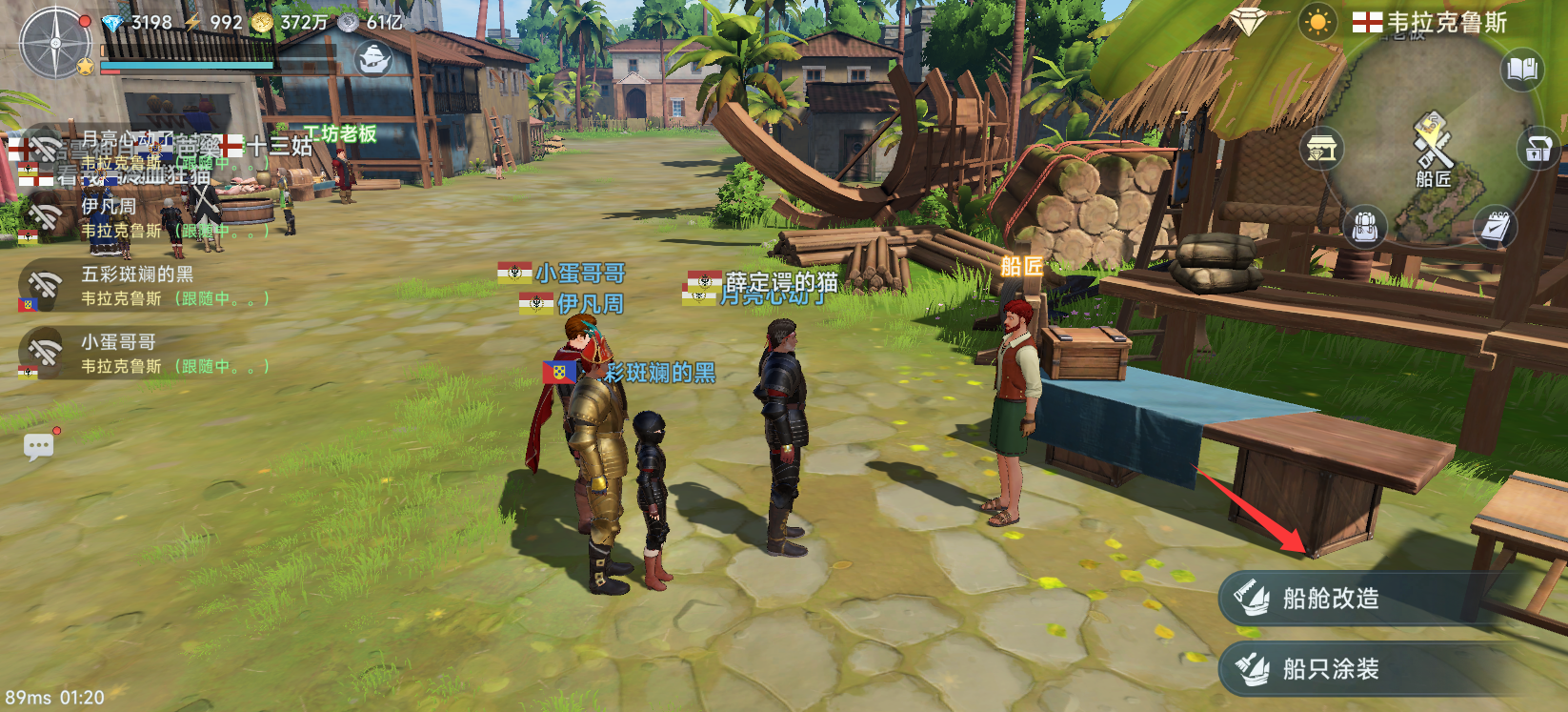Open the padlocked treasure chest icon
The height and width of the screenshot is (712, 1568).
1538,150
